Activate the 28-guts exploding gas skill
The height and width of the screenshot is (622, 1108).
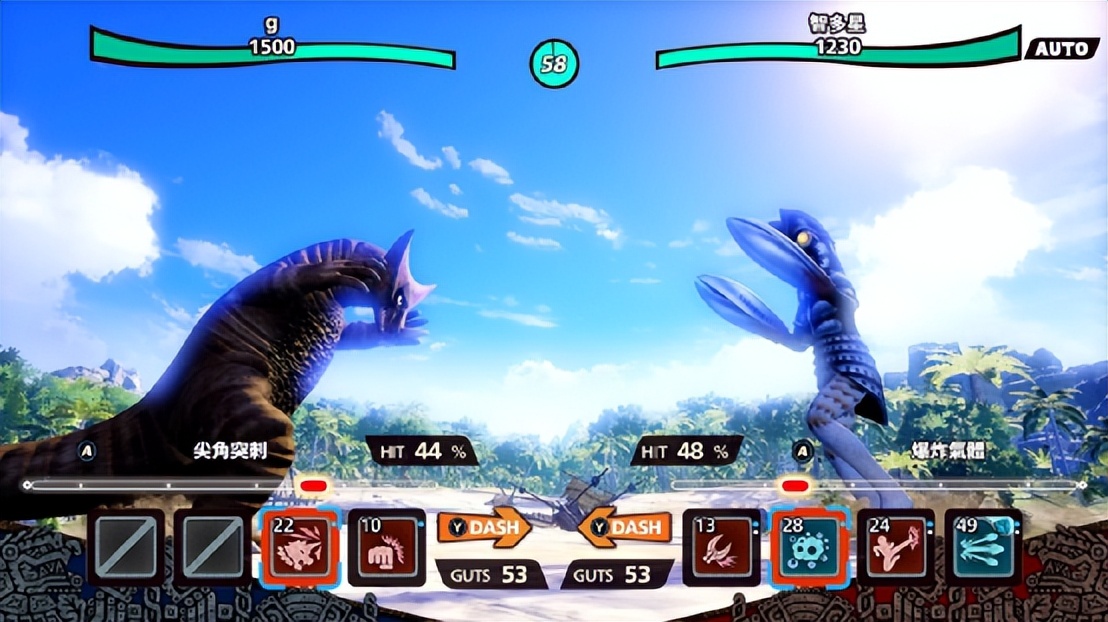[x=809, y=547]
